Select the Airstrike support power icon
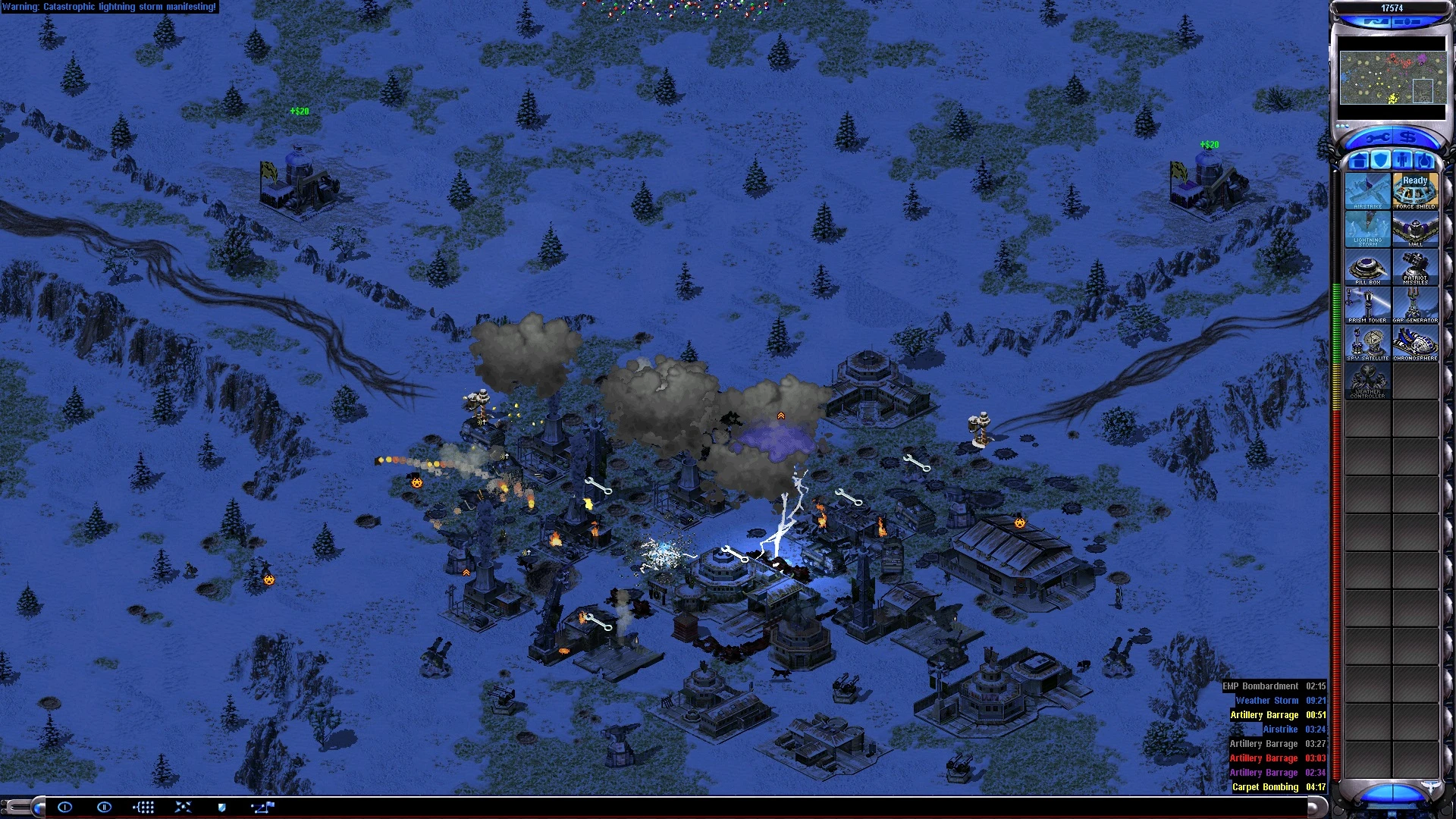Image resolution: width=1456 pixels, height=819 pixels. tap(1367, 190)
